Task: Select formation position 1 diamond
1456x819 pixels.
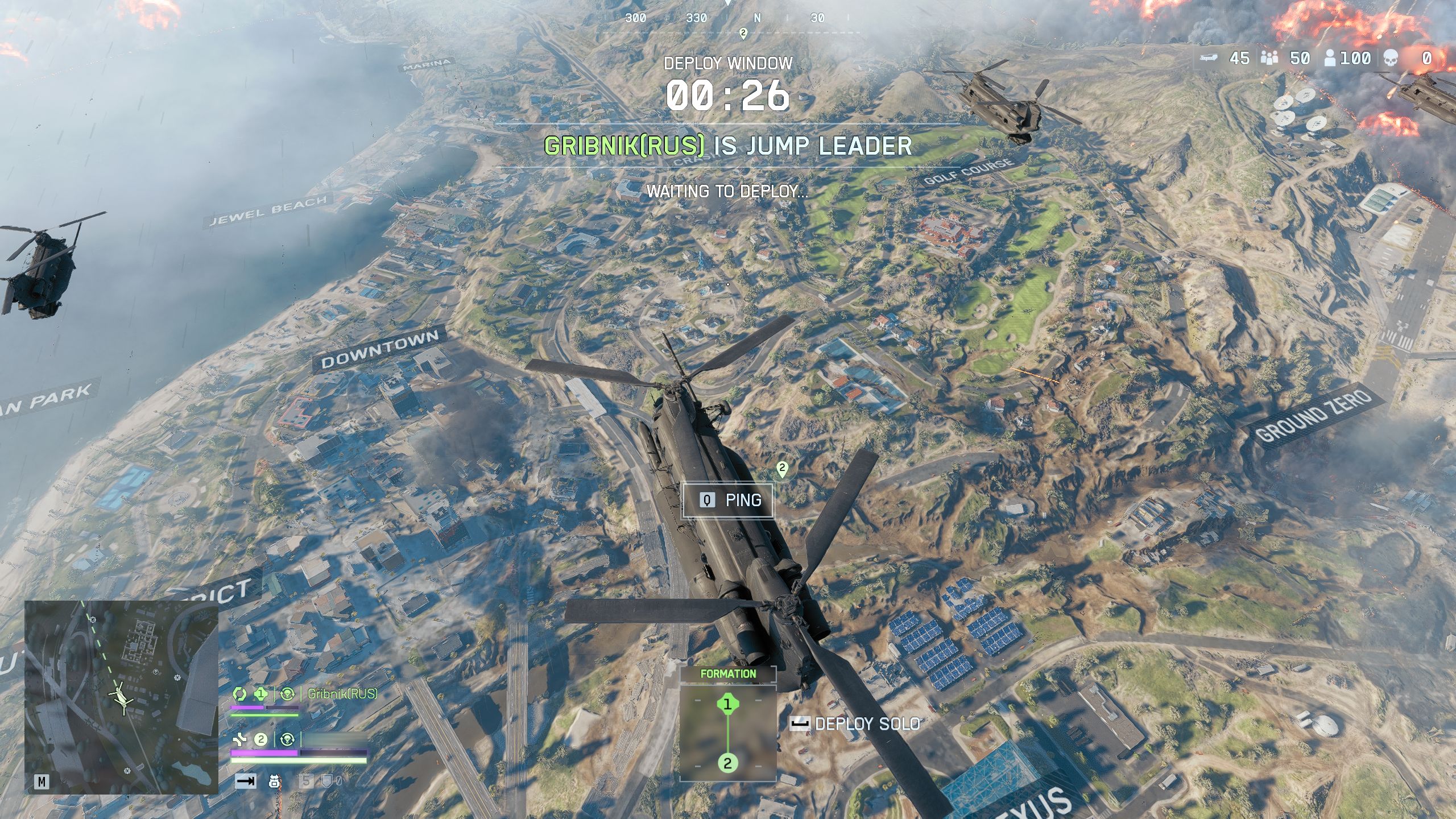Action: (x=727, y=705)
